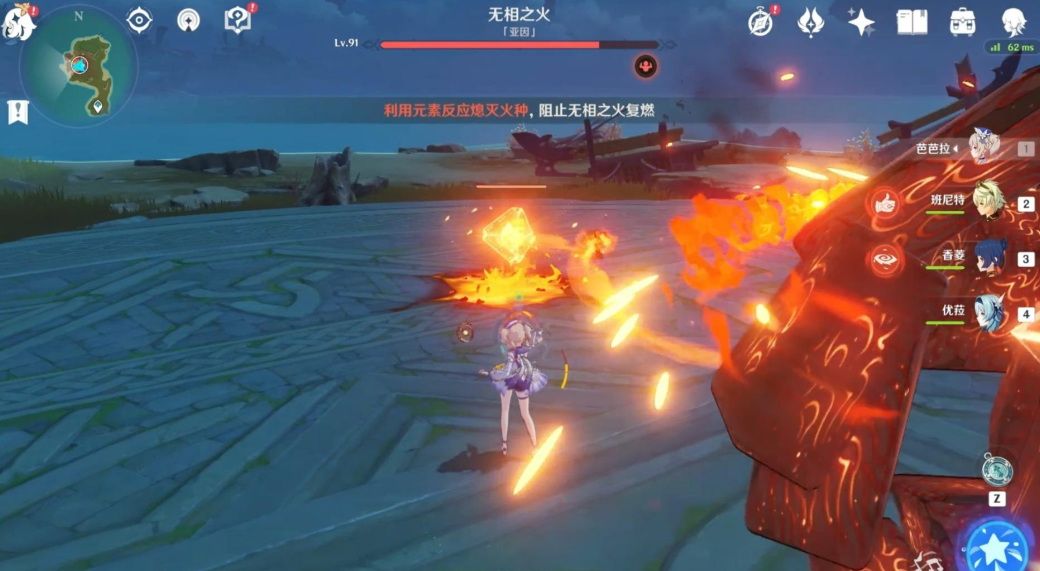Viewport: 1040px width, 571px height.
Task: Open the adventurer handbook book icon
Action: tap(912, 22)
